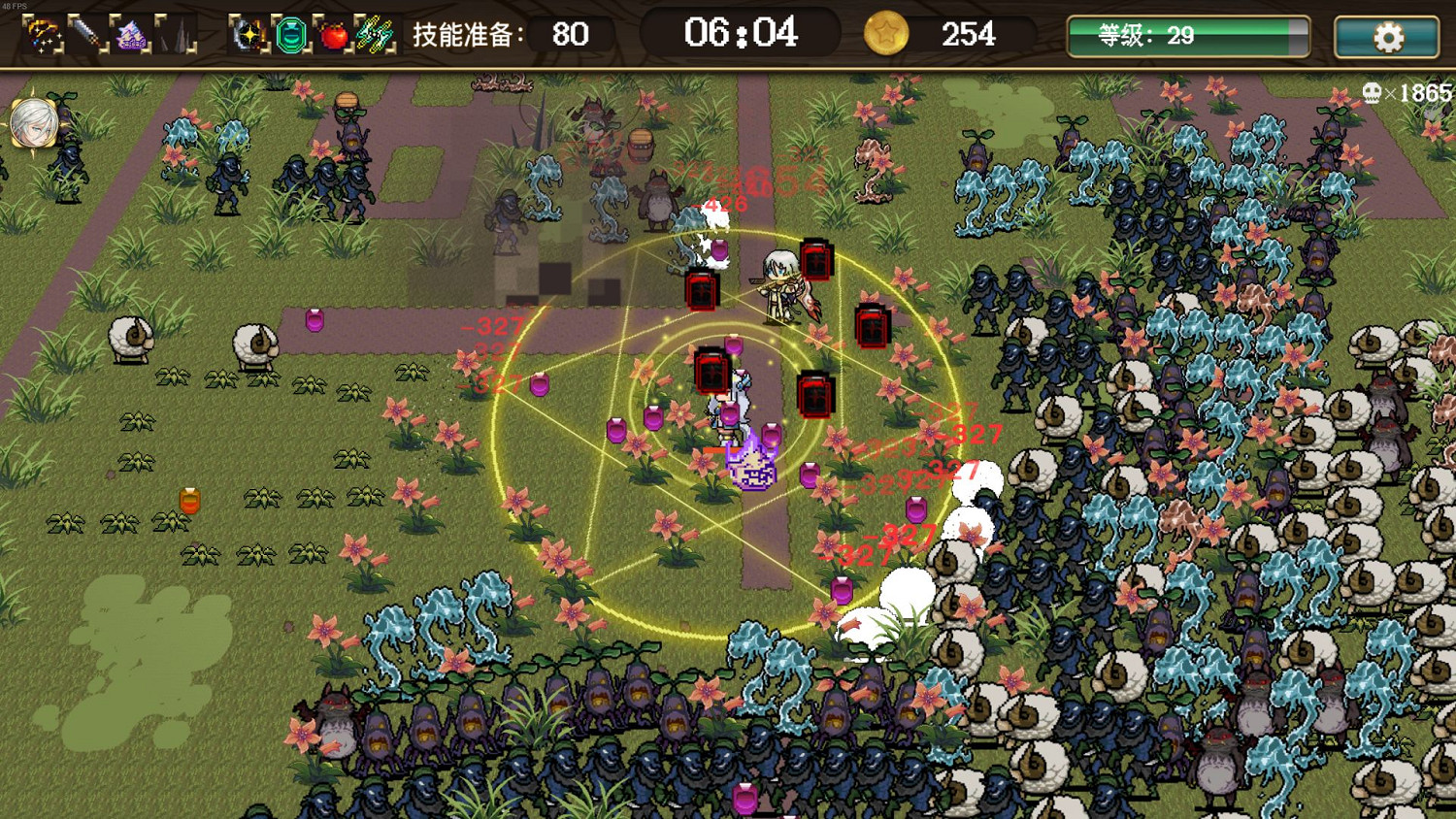
Task: Select the golden curved blade weapon slot
Action: [43, 34]
